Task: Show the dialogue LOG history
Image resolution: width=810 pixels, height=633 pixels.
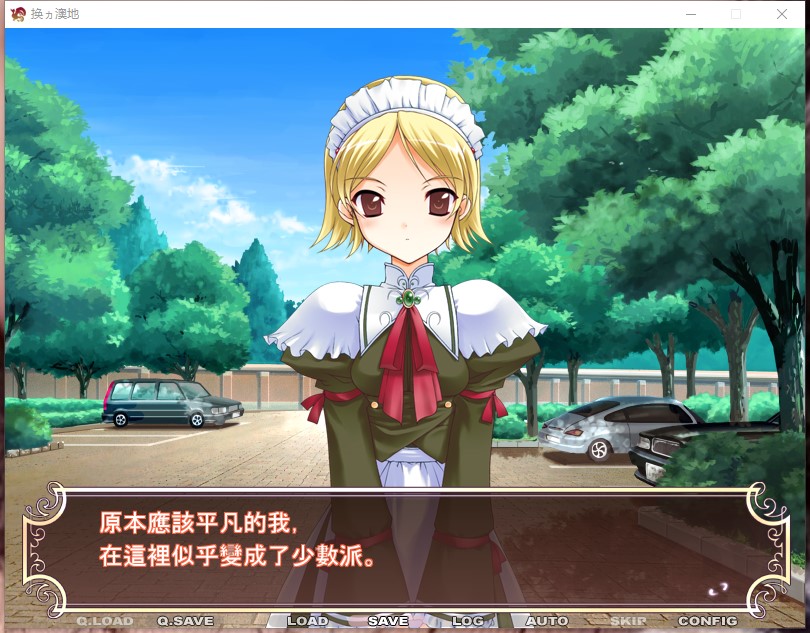Action: coord(467,621)
